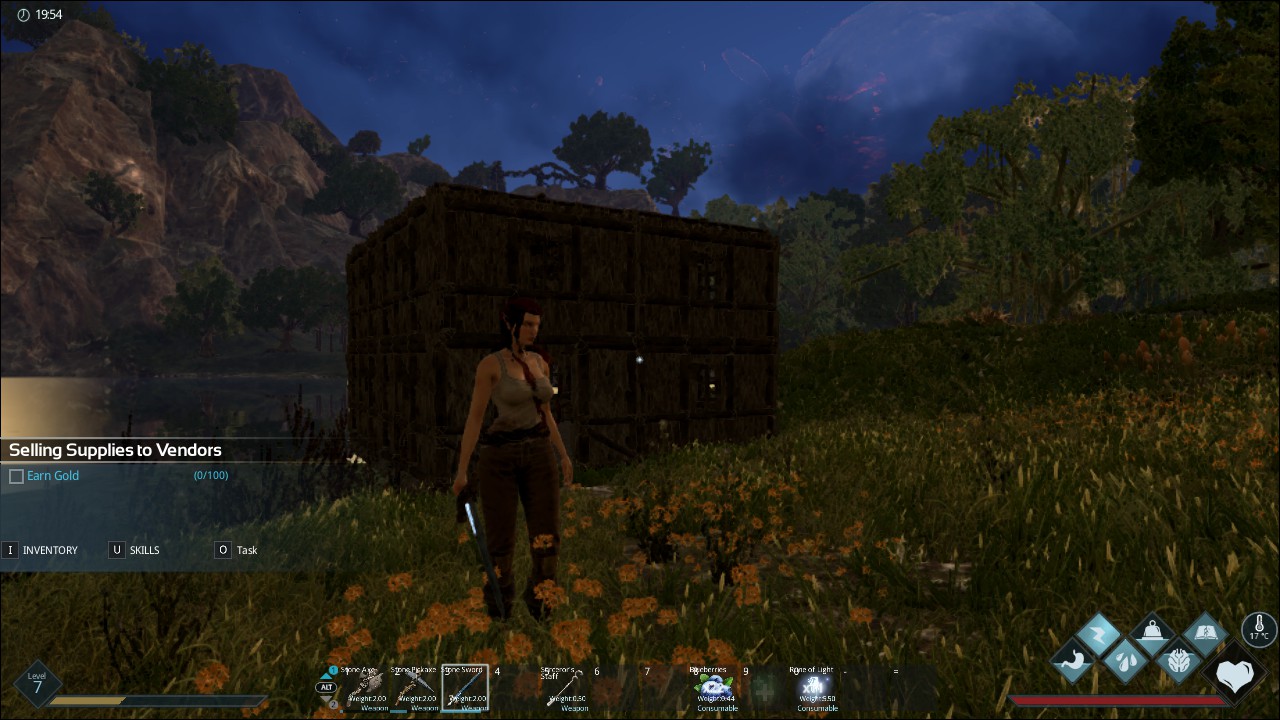Image resolution: width=1280 pixels, height=720 pixels.
Task: Select the Stone Pickaxe hotbar slot
Action: [415, 690]
